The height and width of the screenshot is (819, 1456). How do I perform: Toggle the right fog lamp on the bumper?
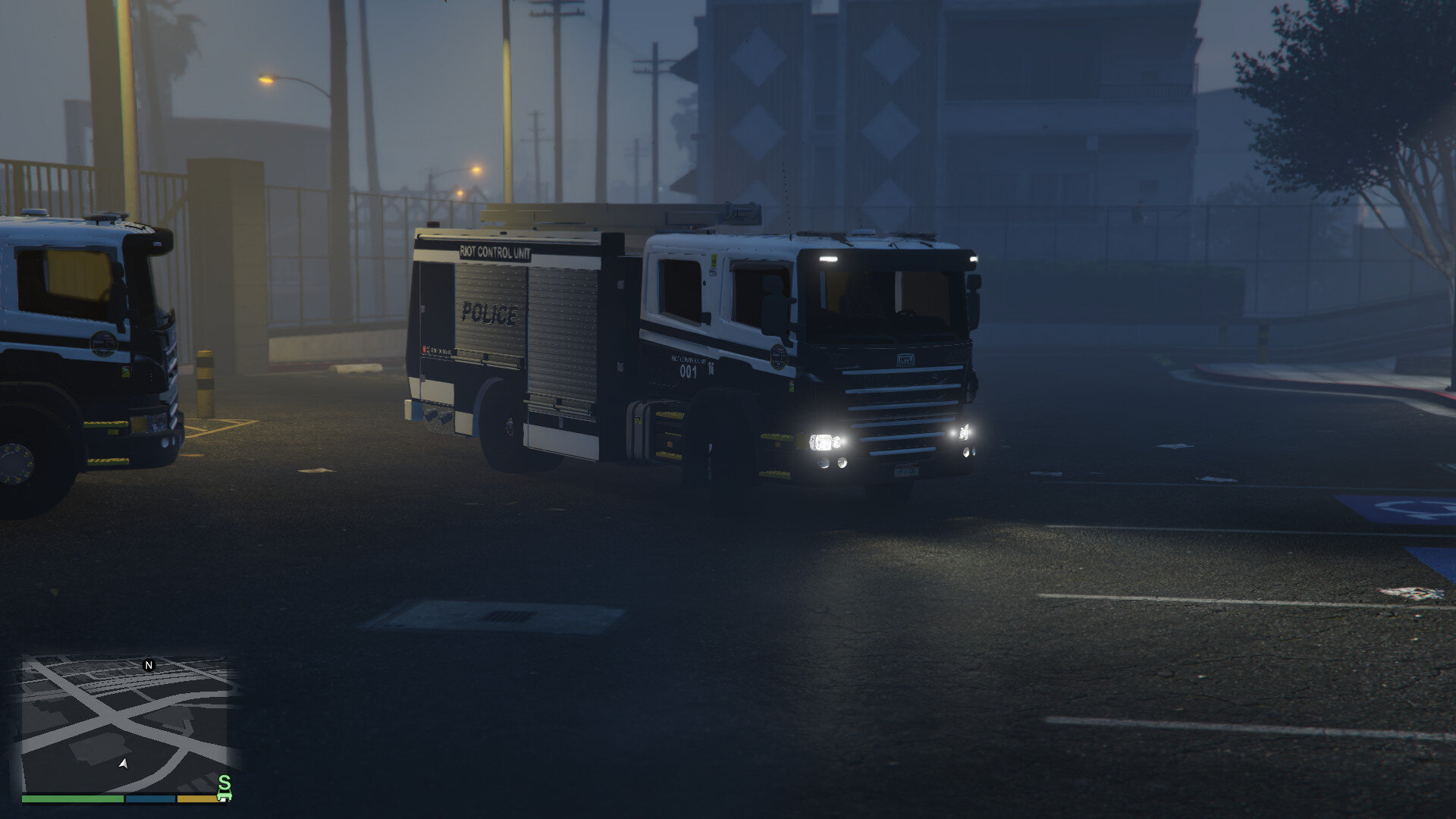[966, 452]
